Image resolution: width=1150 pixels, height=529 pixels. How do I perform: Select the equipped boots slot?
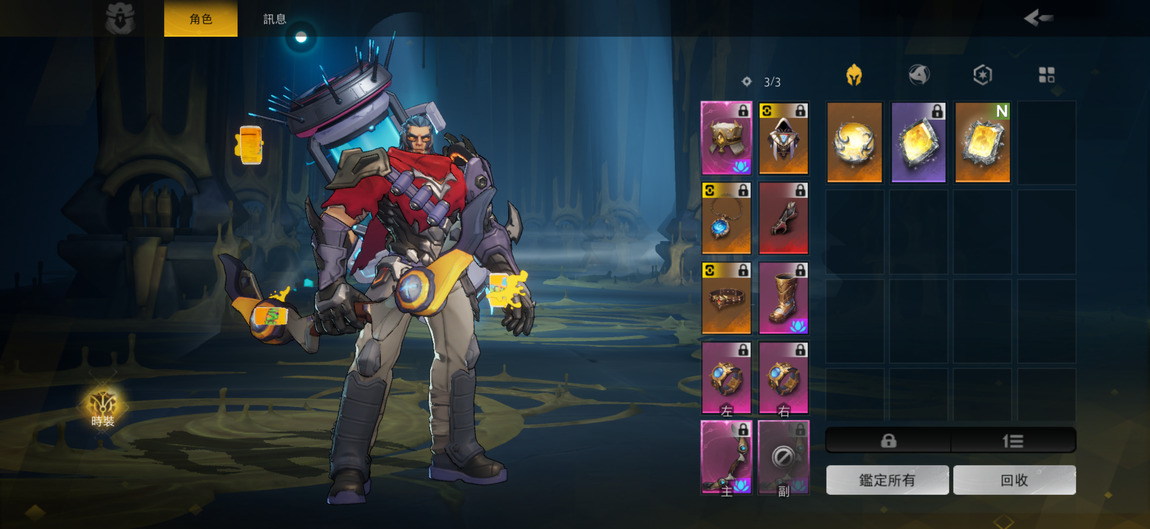click(x=783, y=298)
